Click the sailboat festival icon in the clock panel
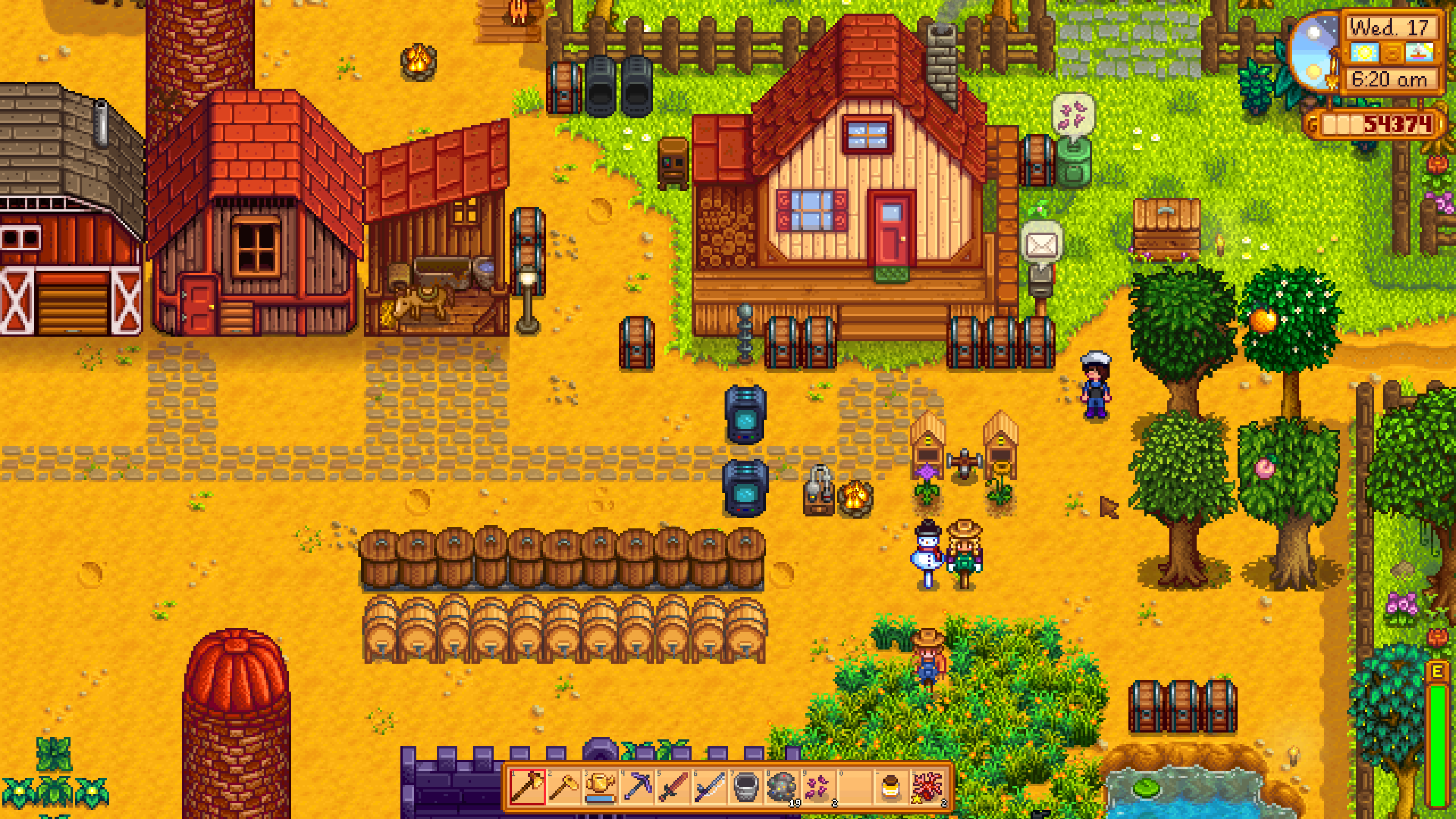This screenshot has height=819, width=1456. tap(1417, 53)
